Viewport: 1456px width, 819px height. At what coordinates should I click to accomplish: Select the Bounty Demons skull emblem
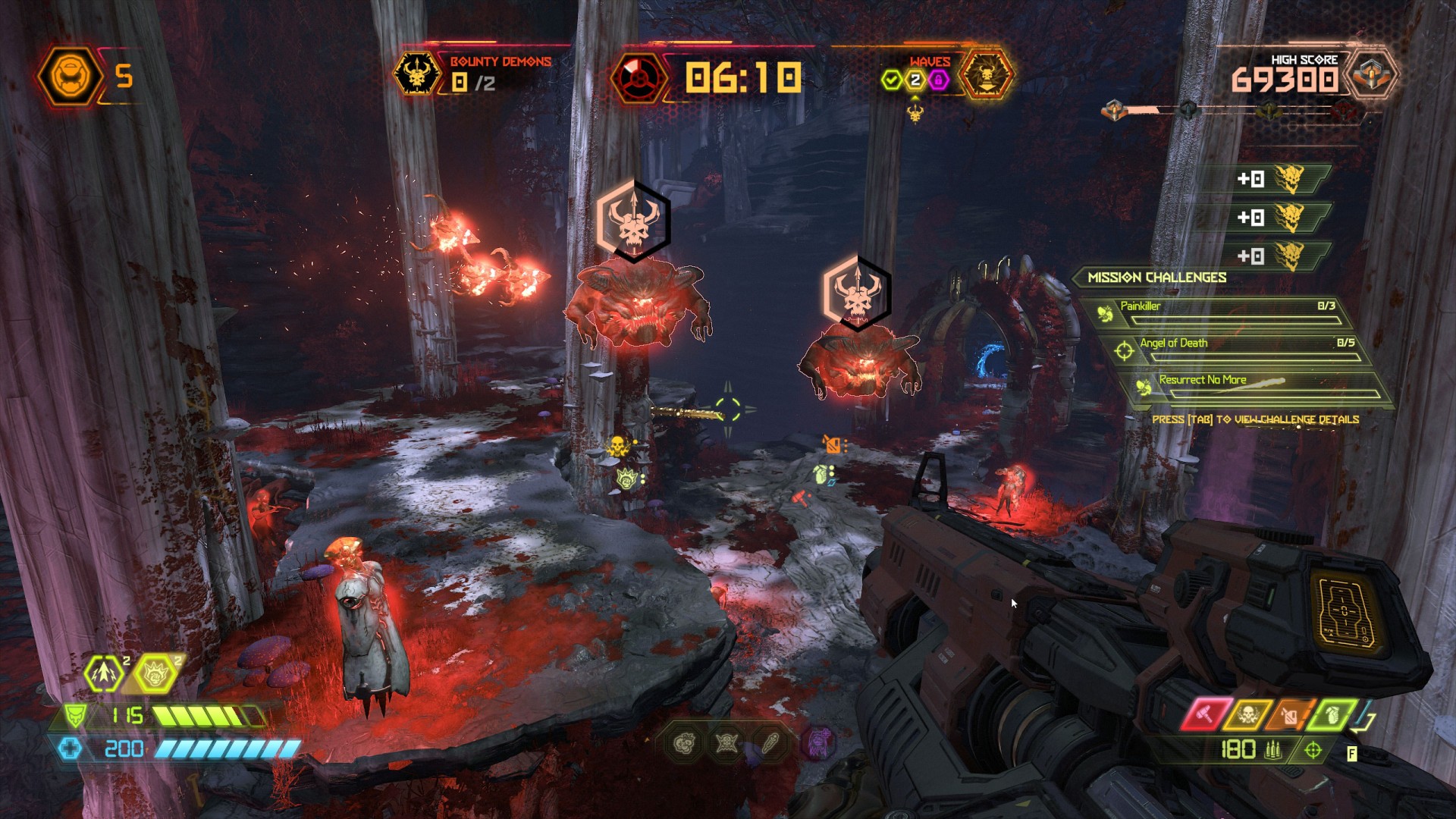coord(417,74)
